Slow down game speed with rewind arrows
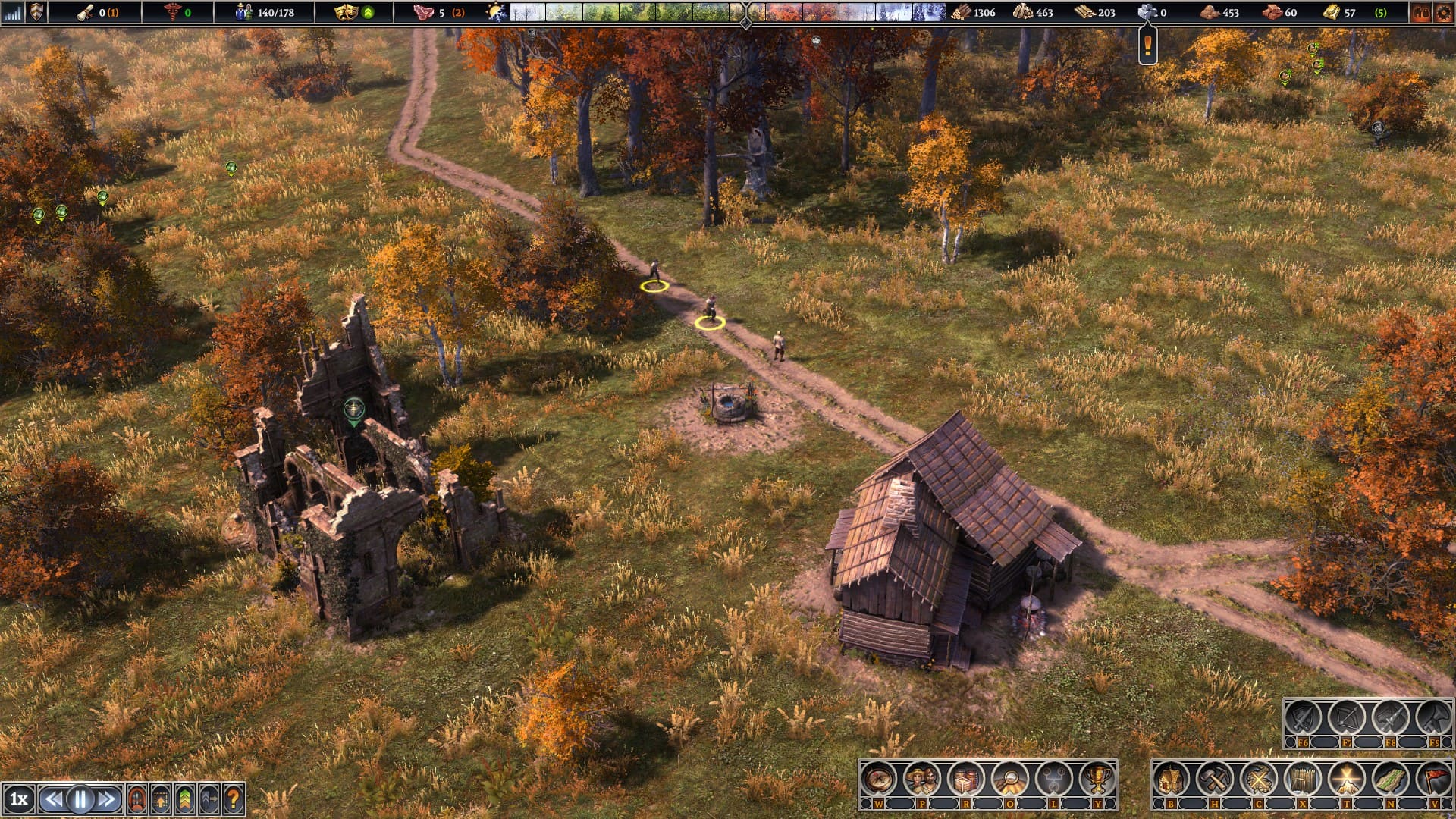 tap(53, 799)
